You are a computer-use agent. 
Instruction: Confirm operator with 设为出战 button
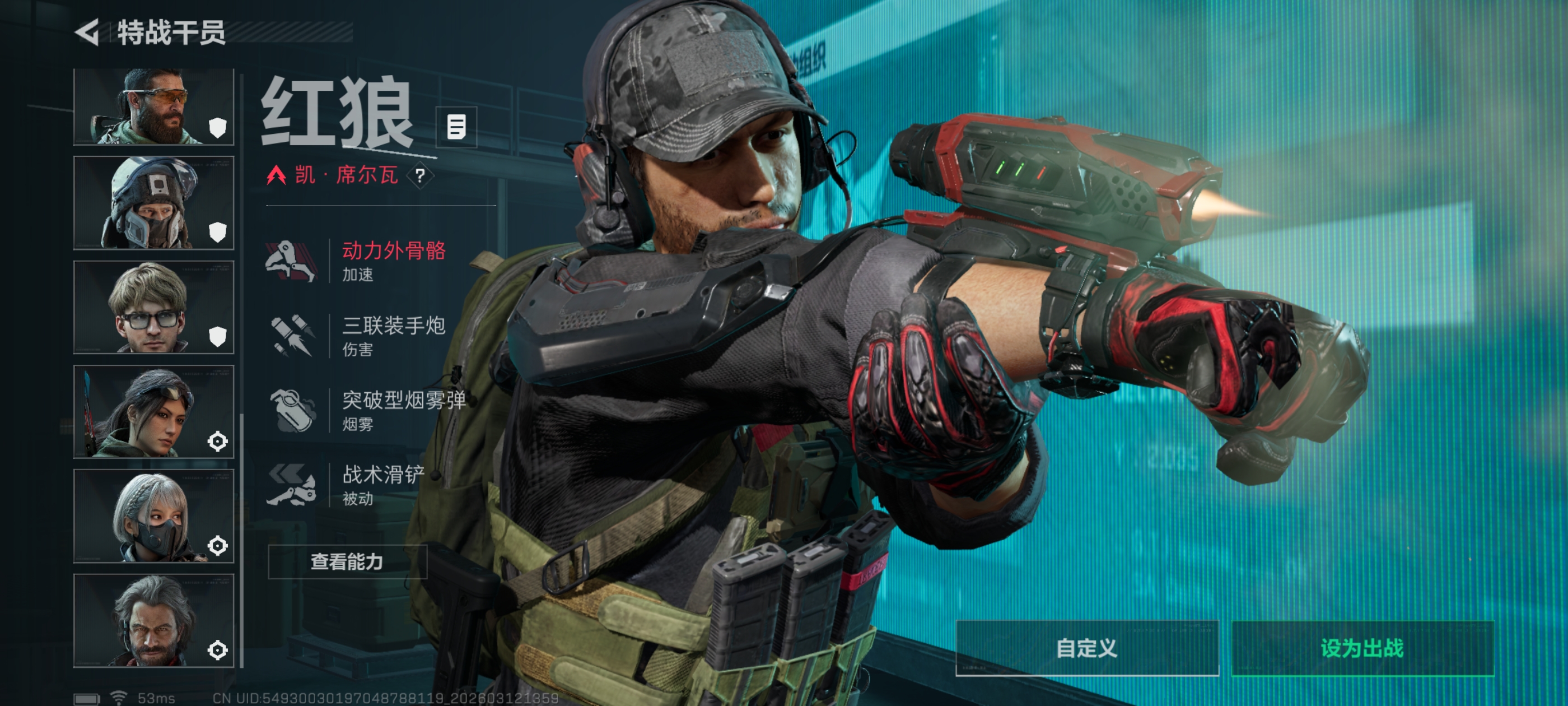(1362, 648)
